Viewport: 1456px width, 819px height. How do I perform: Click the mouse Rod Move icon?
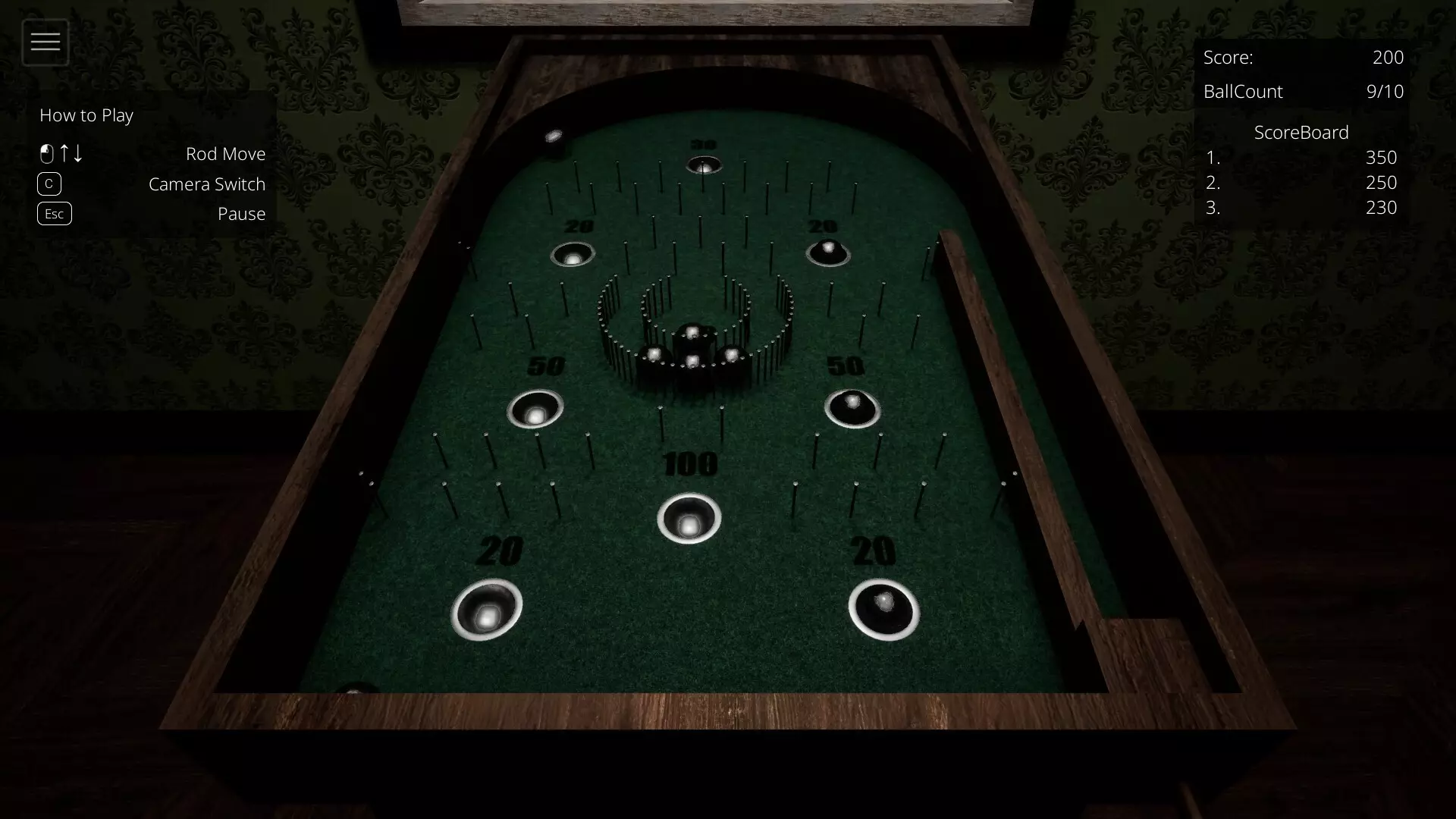(x=47, y=153)
